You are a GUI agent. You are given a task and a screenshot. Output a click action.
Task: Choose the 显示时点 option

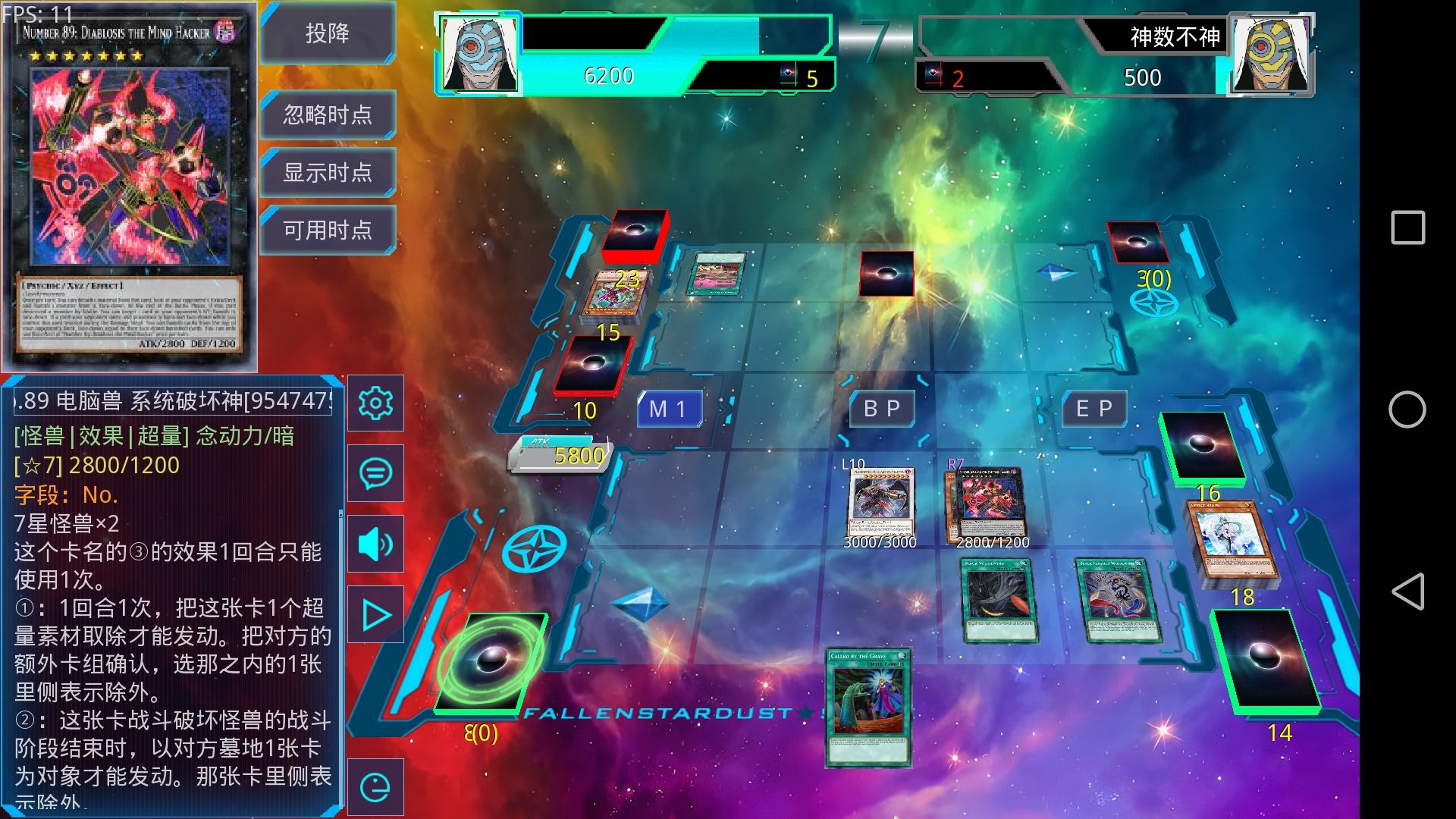tap(328, 172)
